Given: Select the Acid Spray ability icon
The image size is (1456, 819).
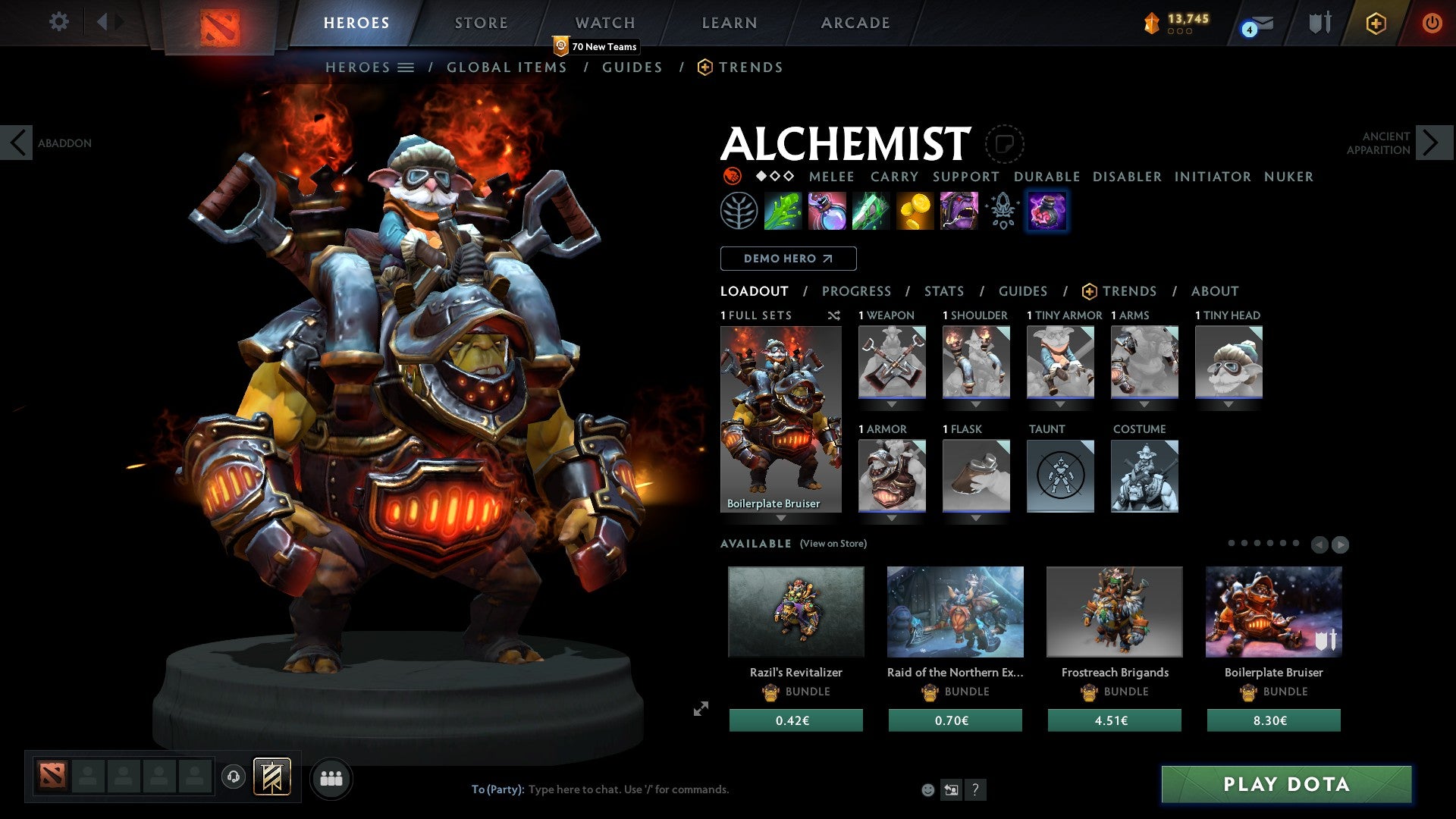Looking at the screenshot, I should pyautogui.click(x=785, y=211).
